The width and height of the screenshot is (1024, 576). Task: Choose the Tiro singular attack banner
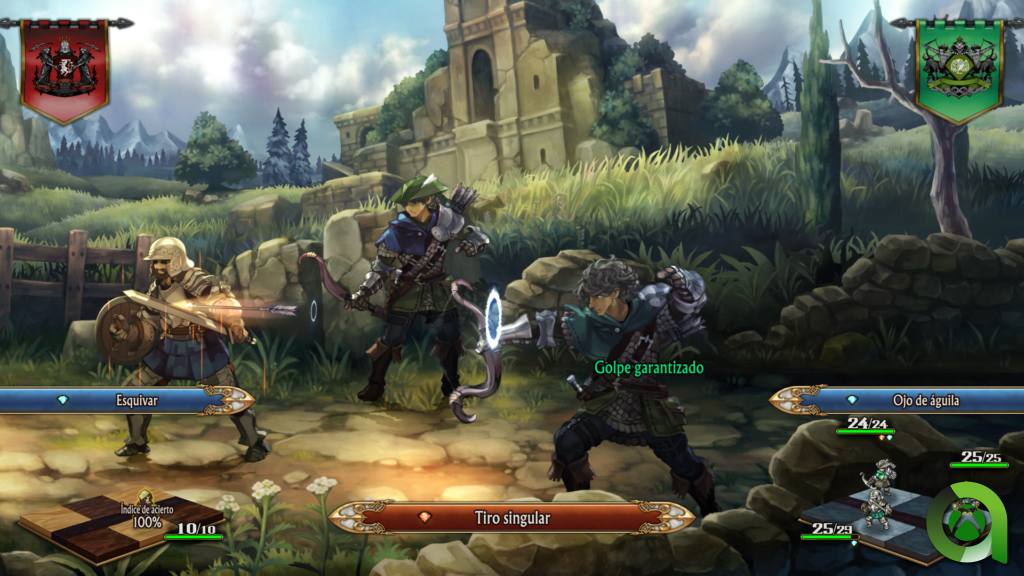coord(511,518)
